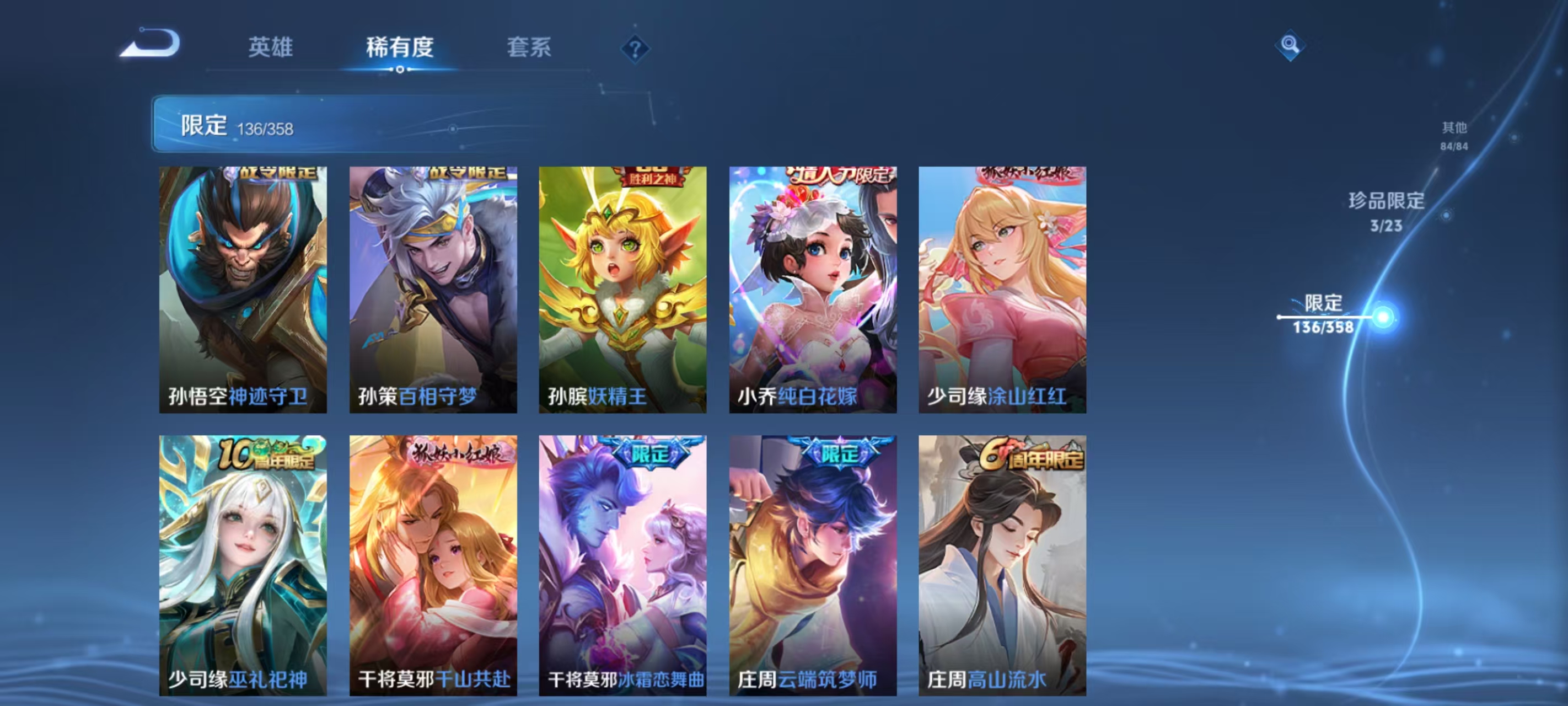Open the 孙策百相守梦 skin card

pyautogui.click(x=432, y=286)
